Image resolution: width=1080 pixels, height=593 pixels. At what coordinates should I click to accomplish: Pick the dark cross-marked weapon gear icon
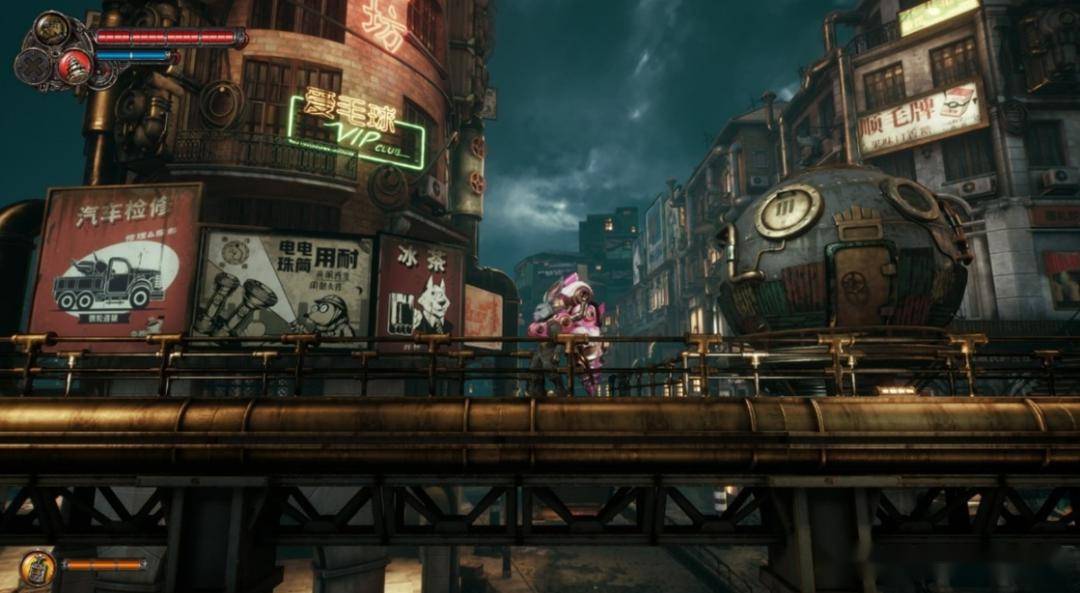[x=32, y=65]
